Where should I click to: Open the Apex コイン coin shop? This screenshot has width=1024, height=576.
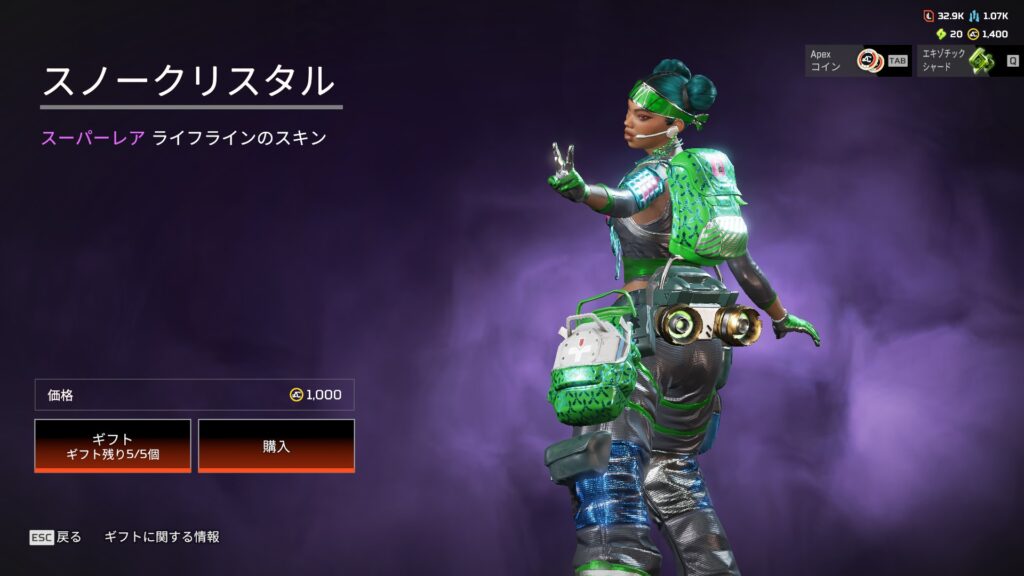[858, 61]
